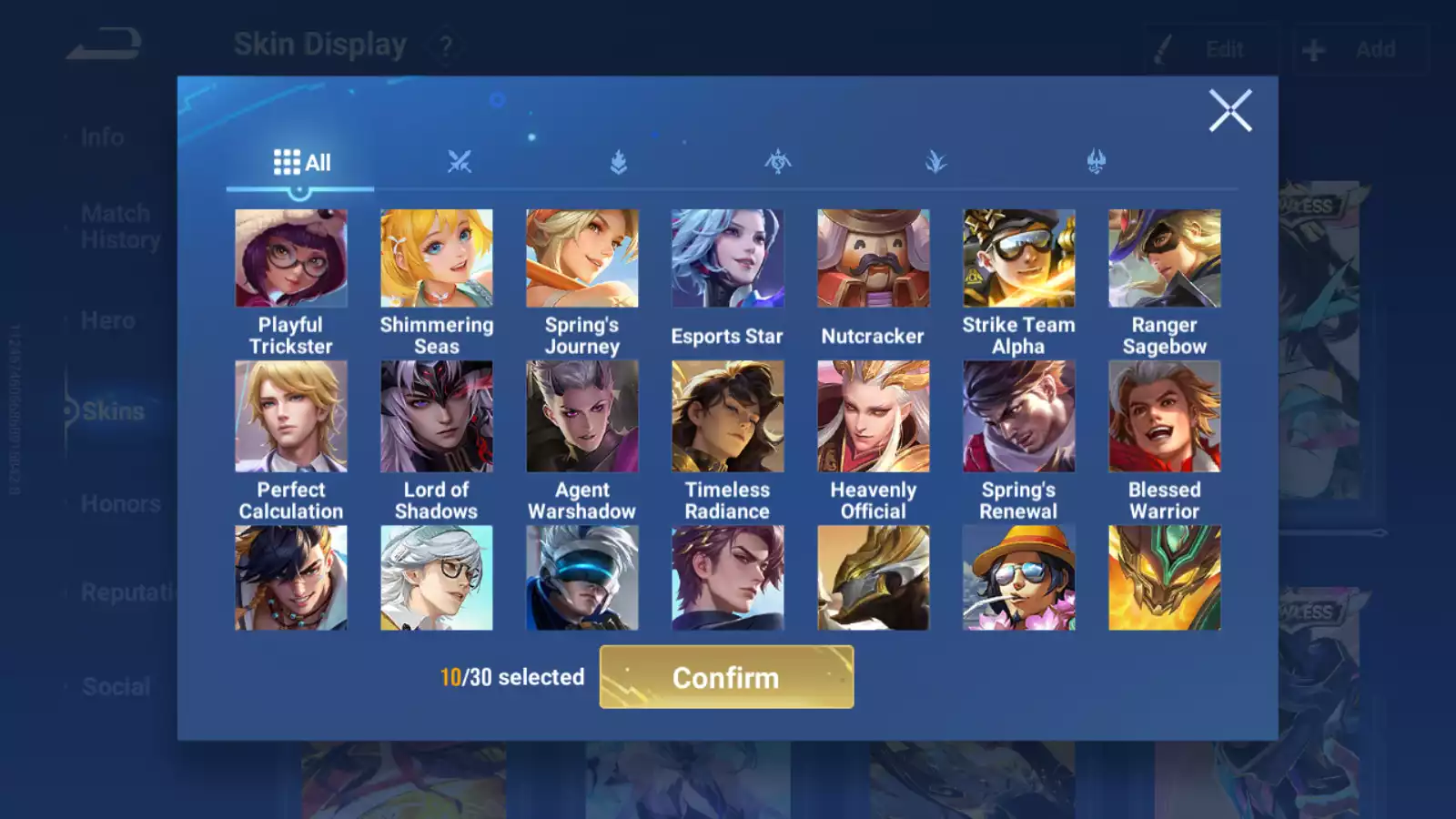
Task: Choose the Nutcracker skin
Action: pos(874,258)
